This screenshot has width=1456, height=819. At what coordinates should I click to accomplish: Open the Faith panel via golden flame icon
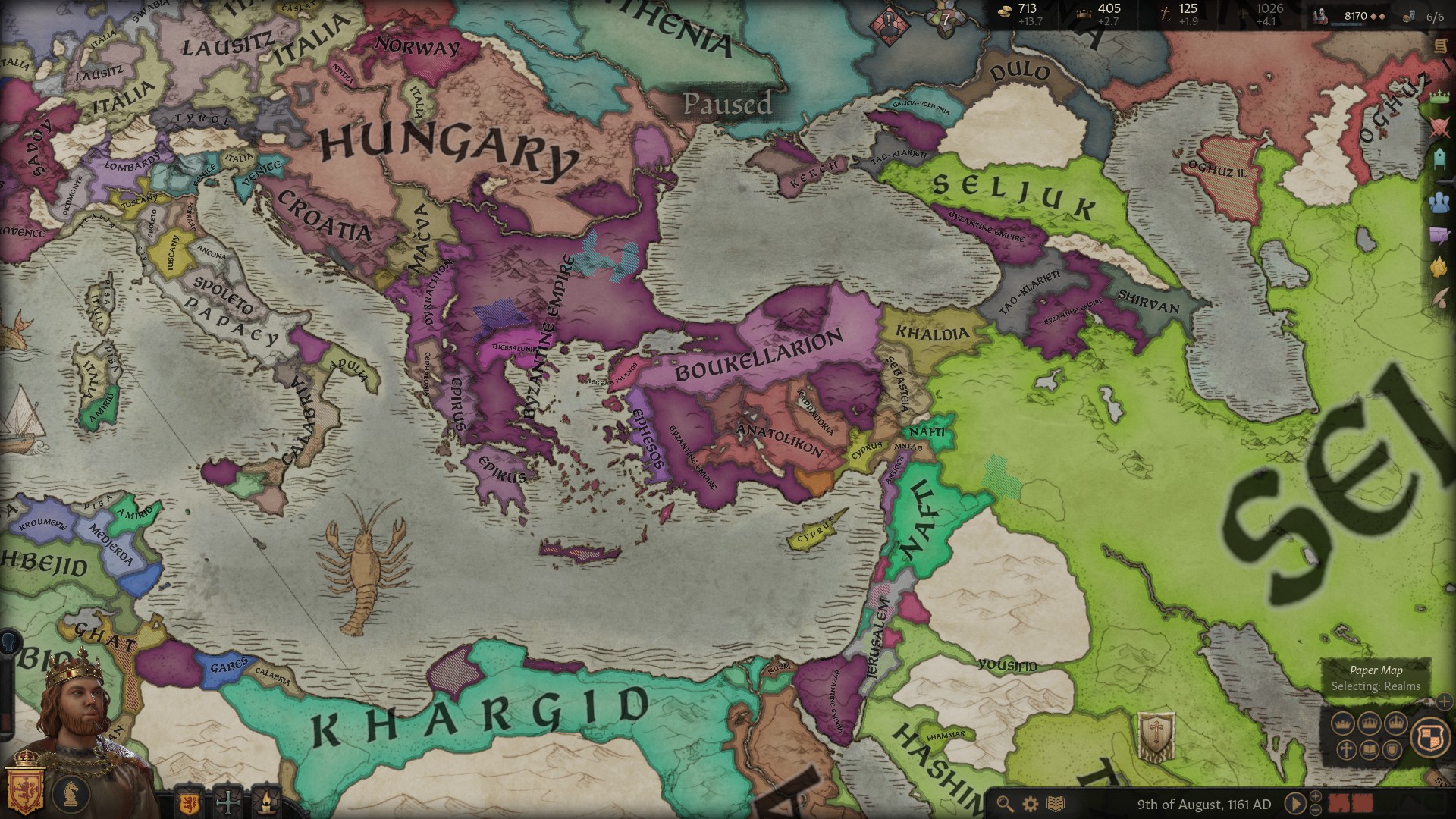tap(1439, 267)
